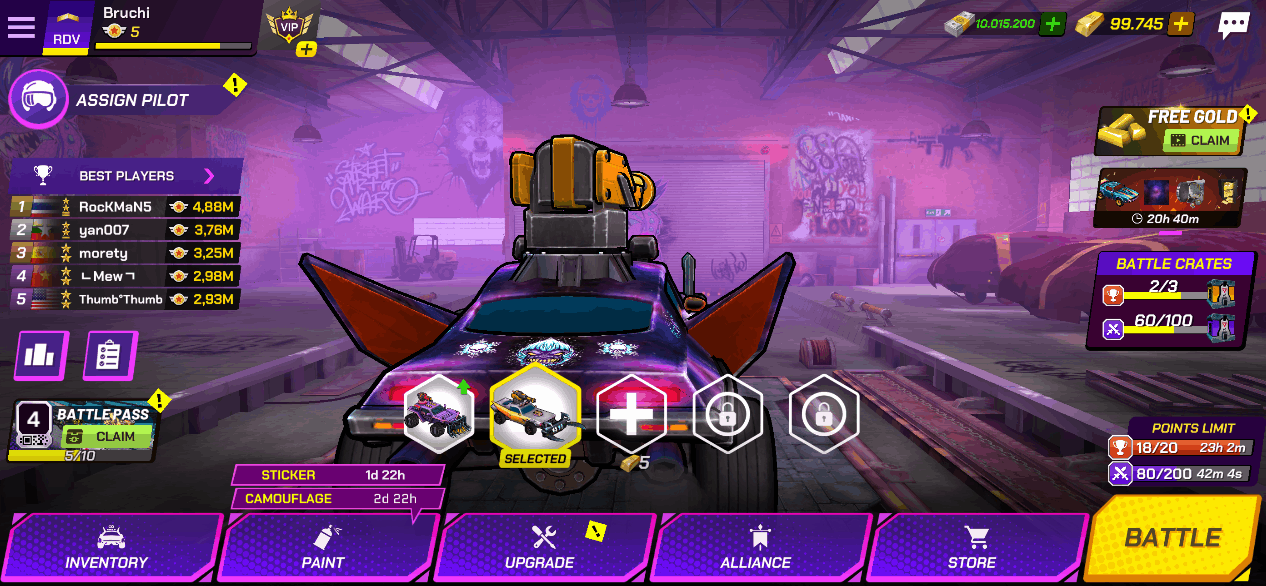Viewport: 1266px width, 586px height.
Task: Buy more gold with the orange plus
Action: click(1180, 24)
